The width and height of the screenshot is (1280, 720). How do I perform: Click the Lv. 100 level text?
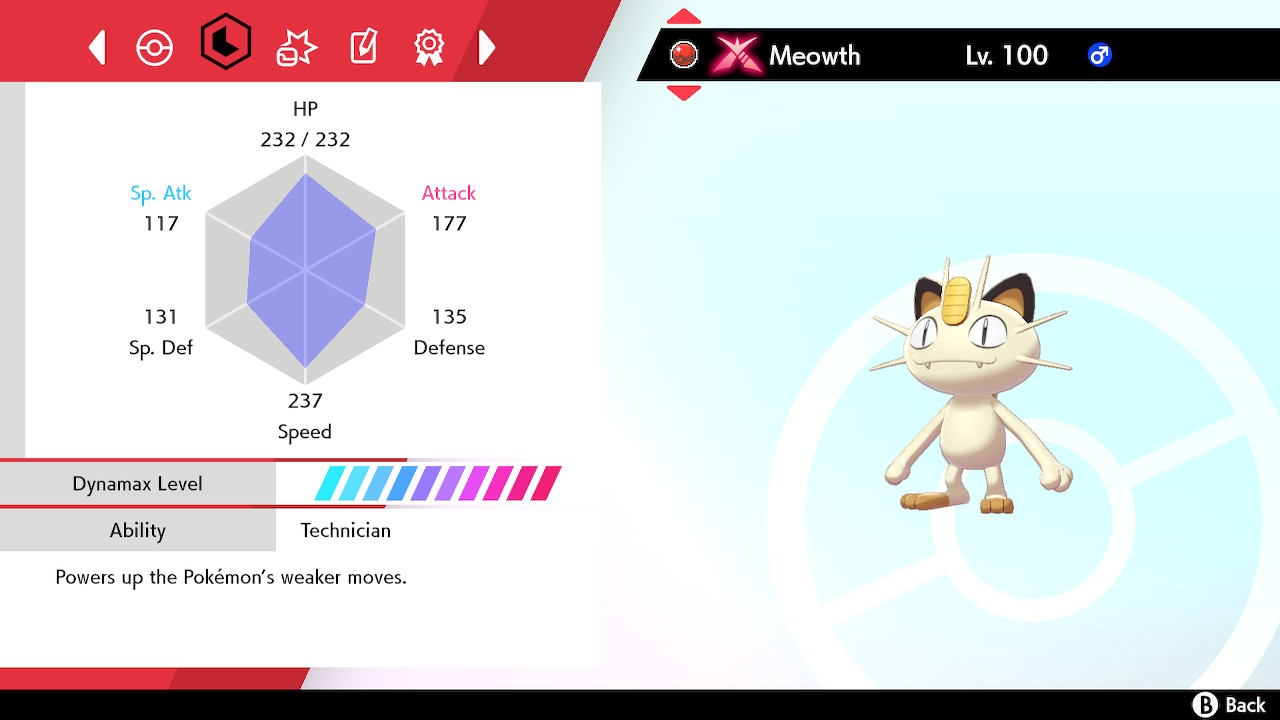1005,55
